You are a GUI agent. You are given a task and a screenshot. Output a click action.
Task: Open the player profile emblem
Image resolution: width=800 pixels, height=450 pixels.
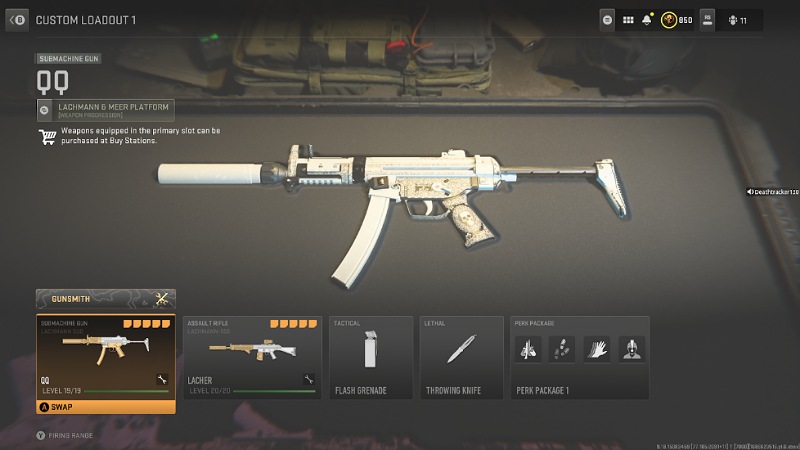click(668, 19)
